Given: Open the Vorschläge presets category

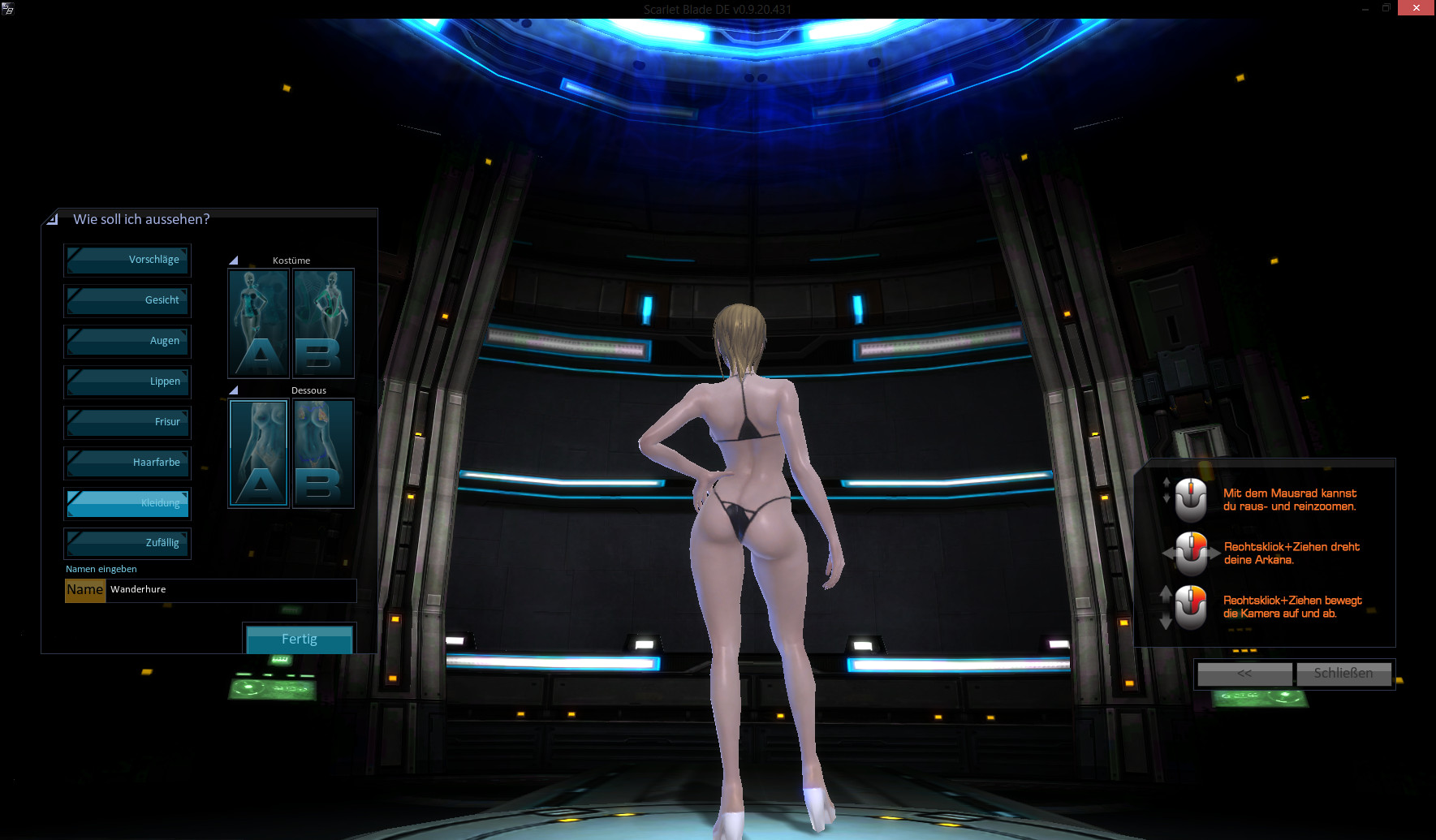Looking at the screenshot, I should tap(127, 260).
